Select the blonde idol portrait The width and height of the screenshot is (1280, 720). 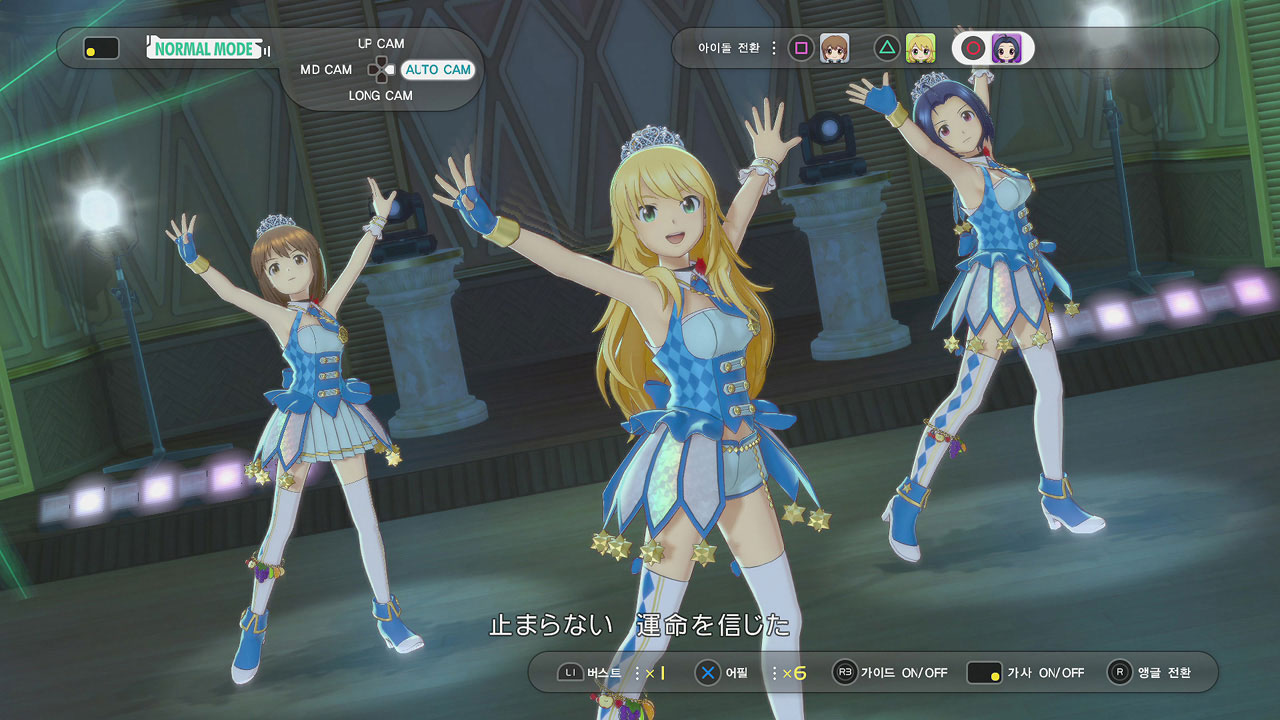[x=920, y=48]
